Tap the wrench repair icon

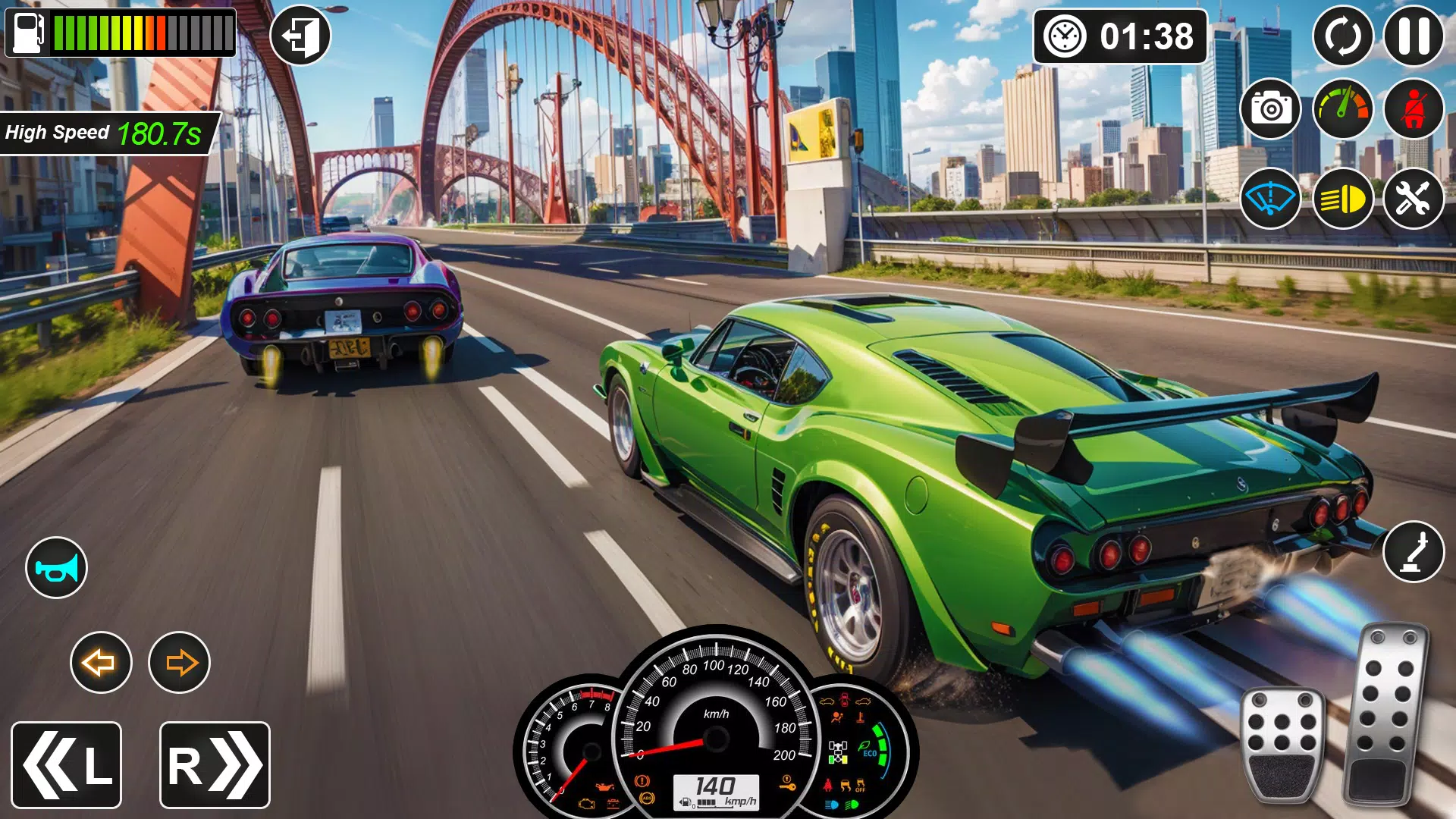[x=1415, y=198]
